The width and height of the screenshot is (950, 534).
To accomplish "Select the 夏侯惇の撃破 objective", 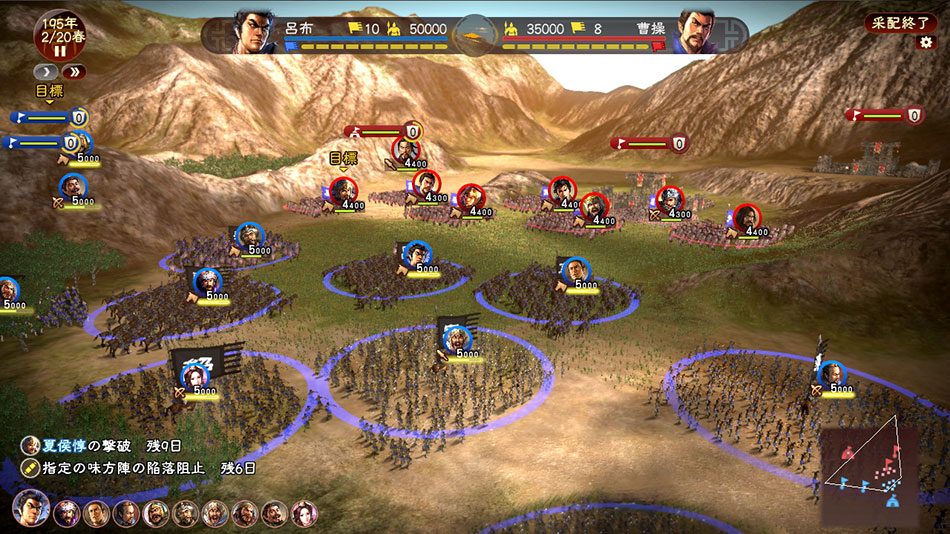I will (x=100, y=446).
